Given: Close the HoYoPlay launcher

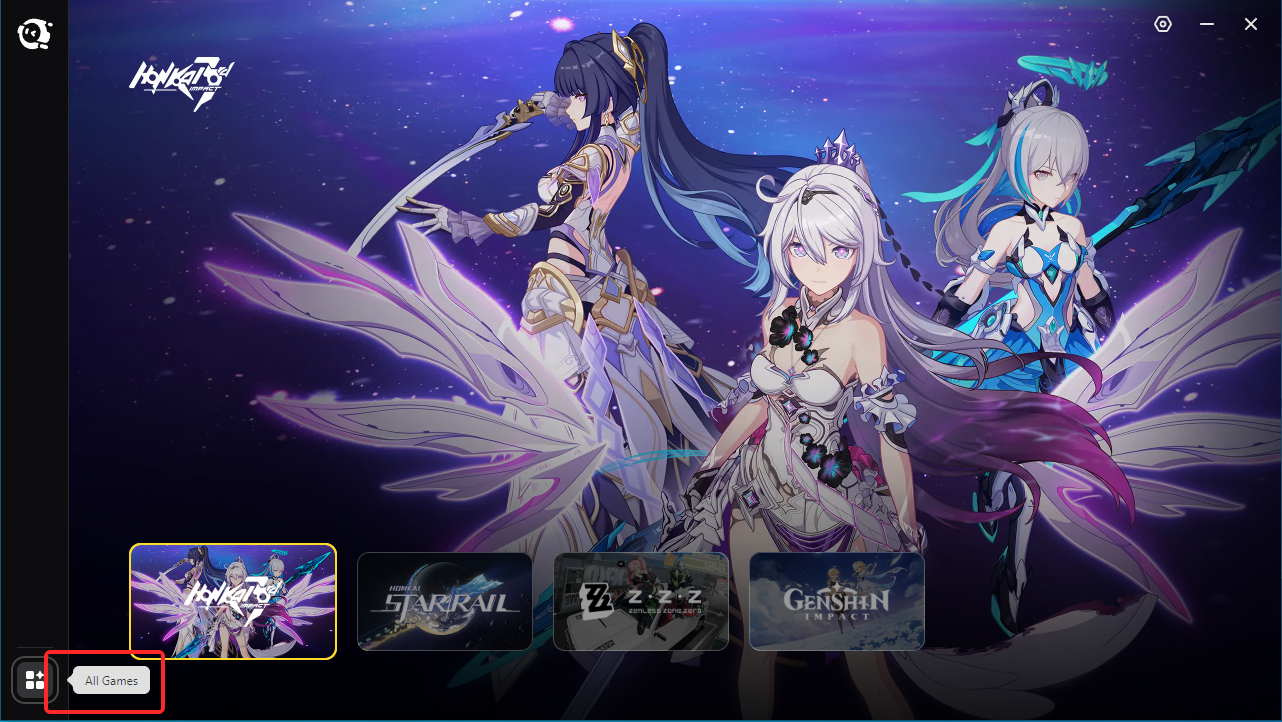Looking at the screenshot, I should click(1250, 23).
